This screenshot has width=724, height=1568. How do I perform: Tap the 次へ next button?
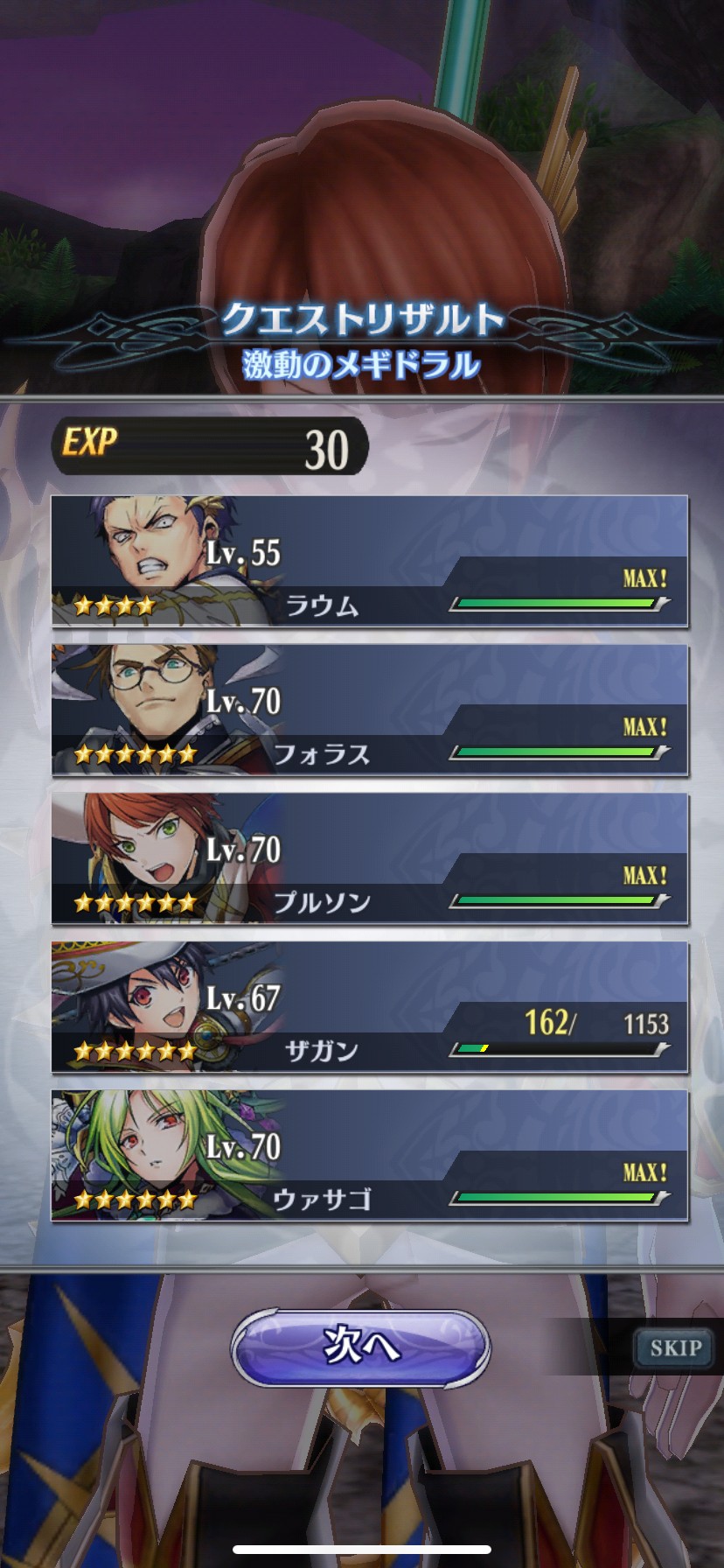pyautogui.click(x=360, y=1347)
